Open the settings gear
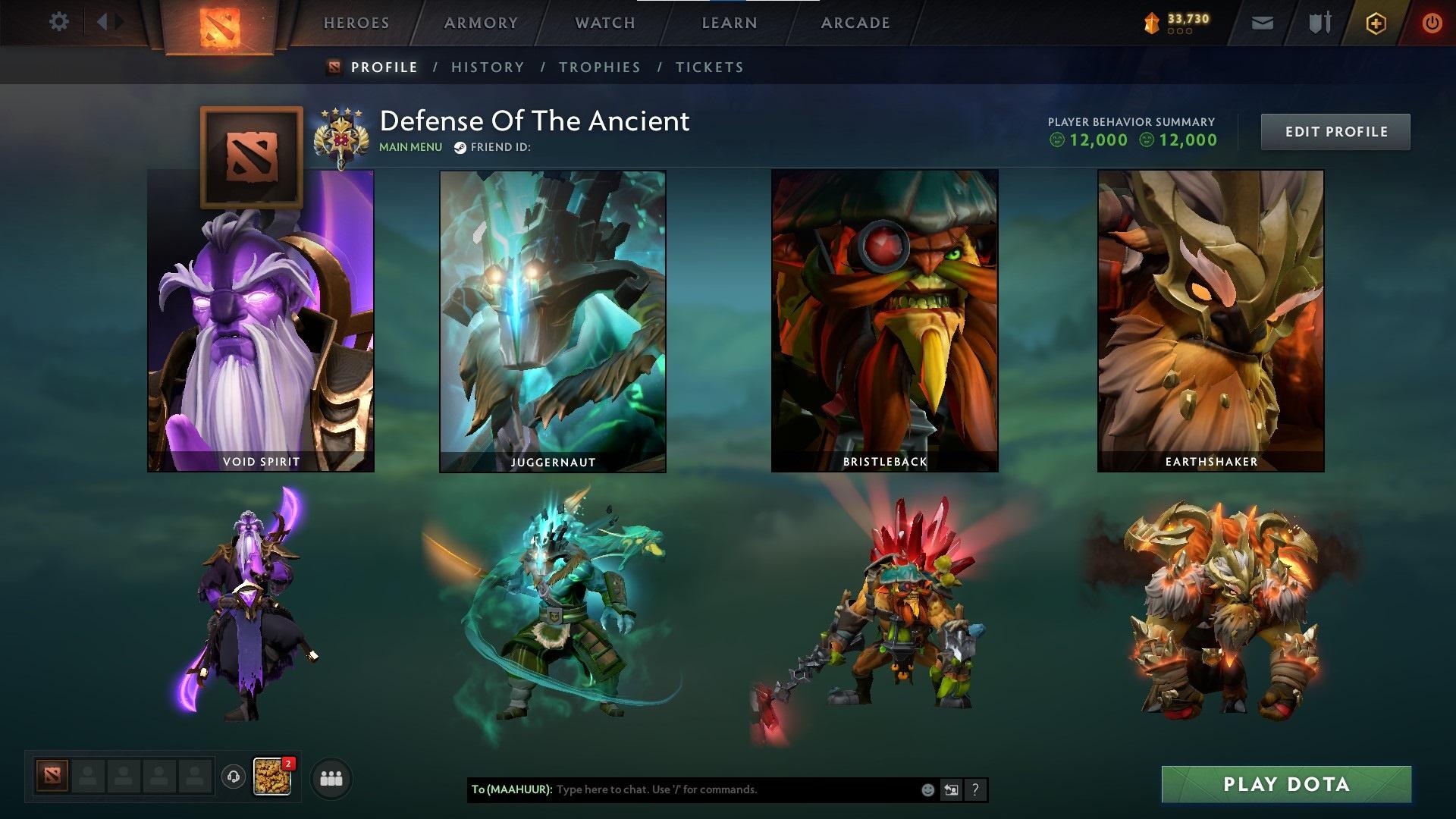1456x819 pixels. [x=59, y=22]
